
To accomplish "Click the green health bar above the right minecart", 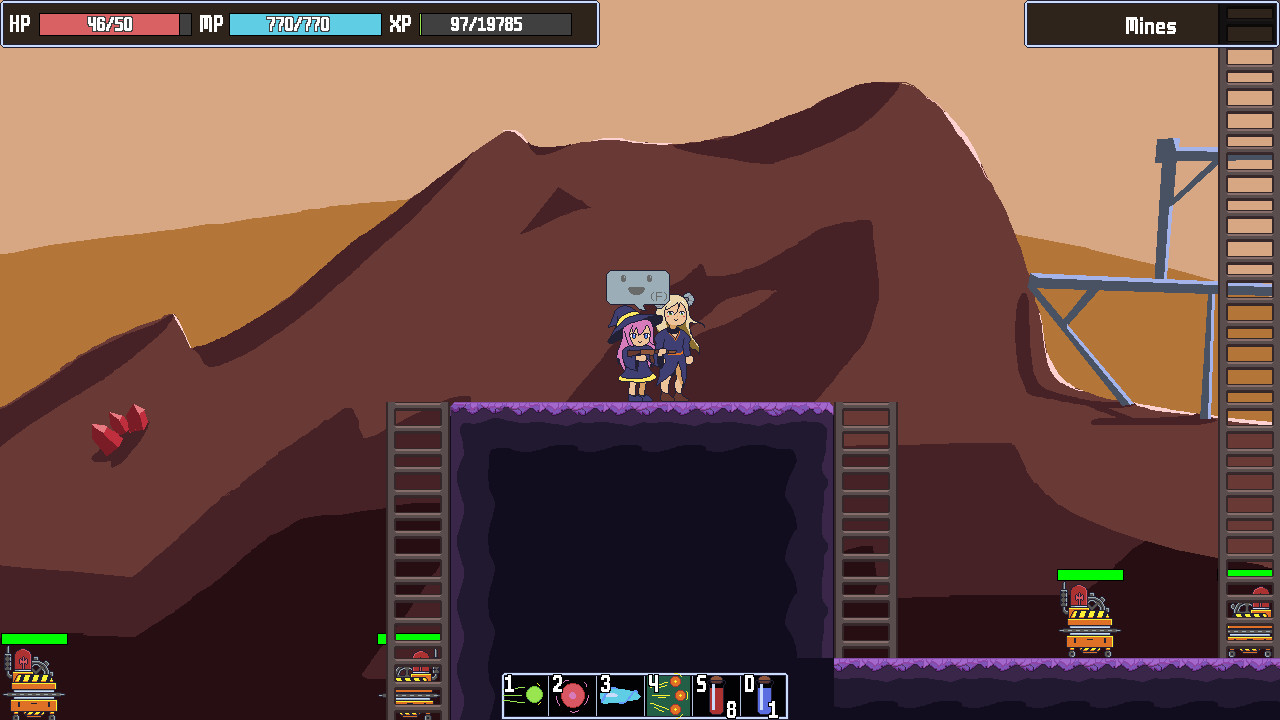I will point(1090,573).
